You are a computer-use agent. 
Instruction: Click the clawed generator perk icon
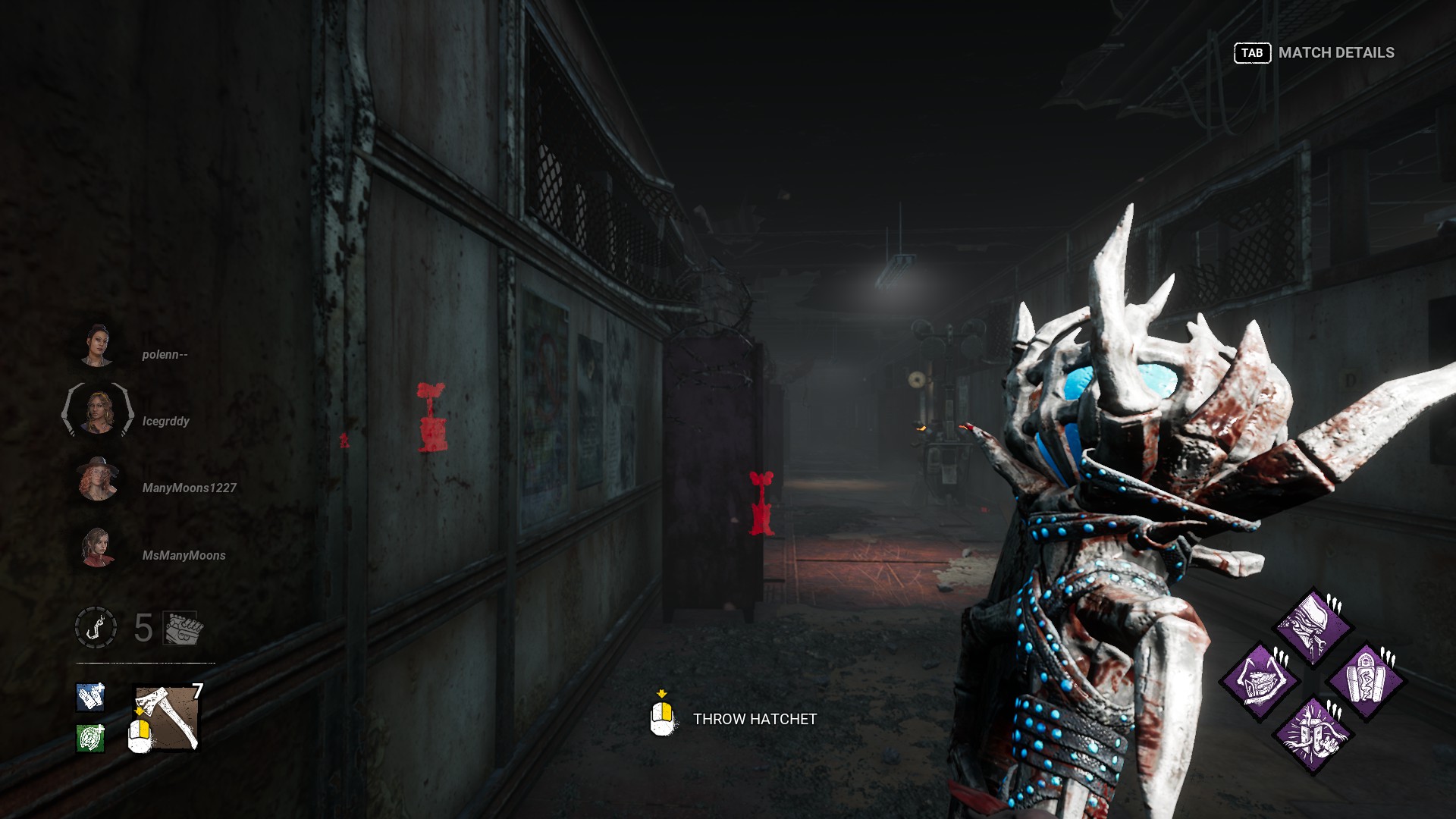point(1260,680)
